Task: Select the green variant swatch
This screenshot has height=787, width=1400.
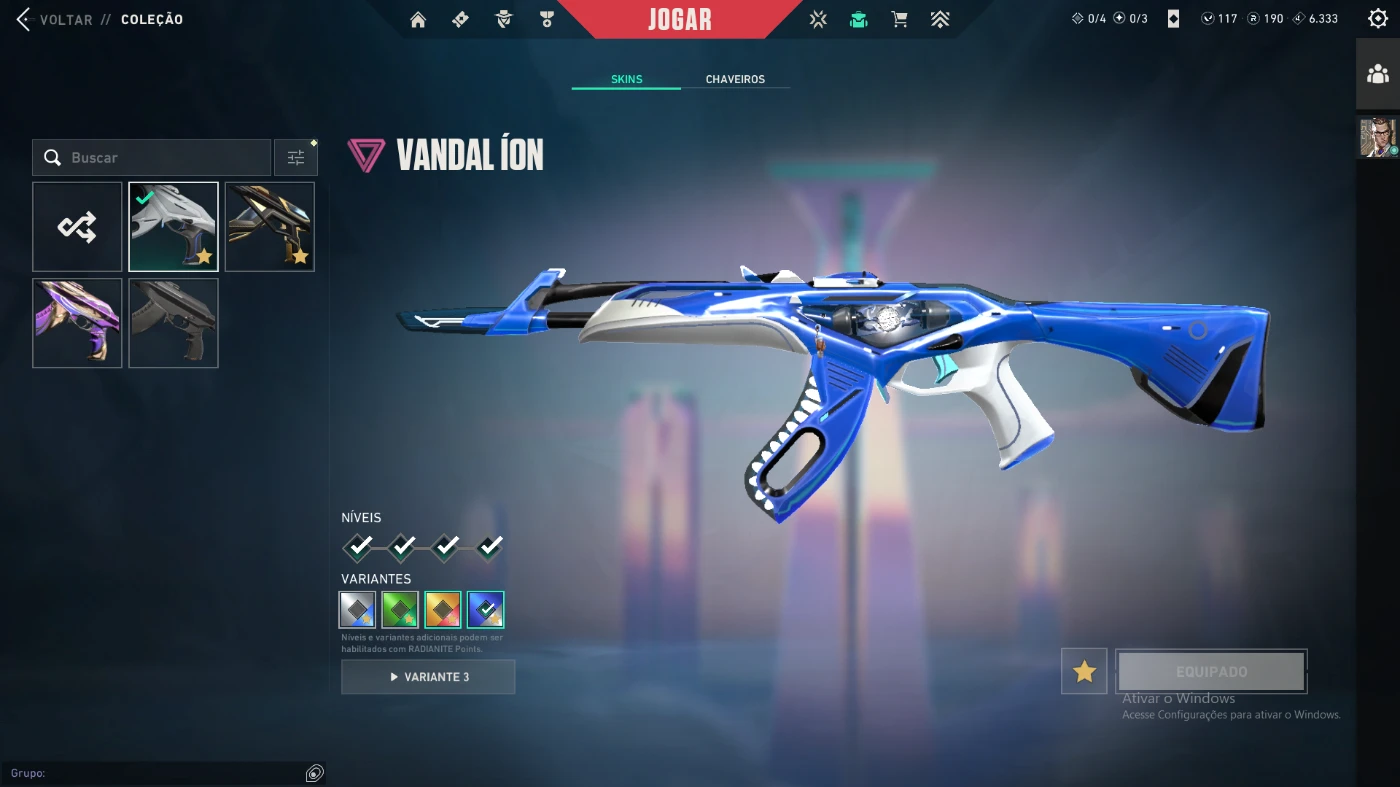Action: coord(400,610)
